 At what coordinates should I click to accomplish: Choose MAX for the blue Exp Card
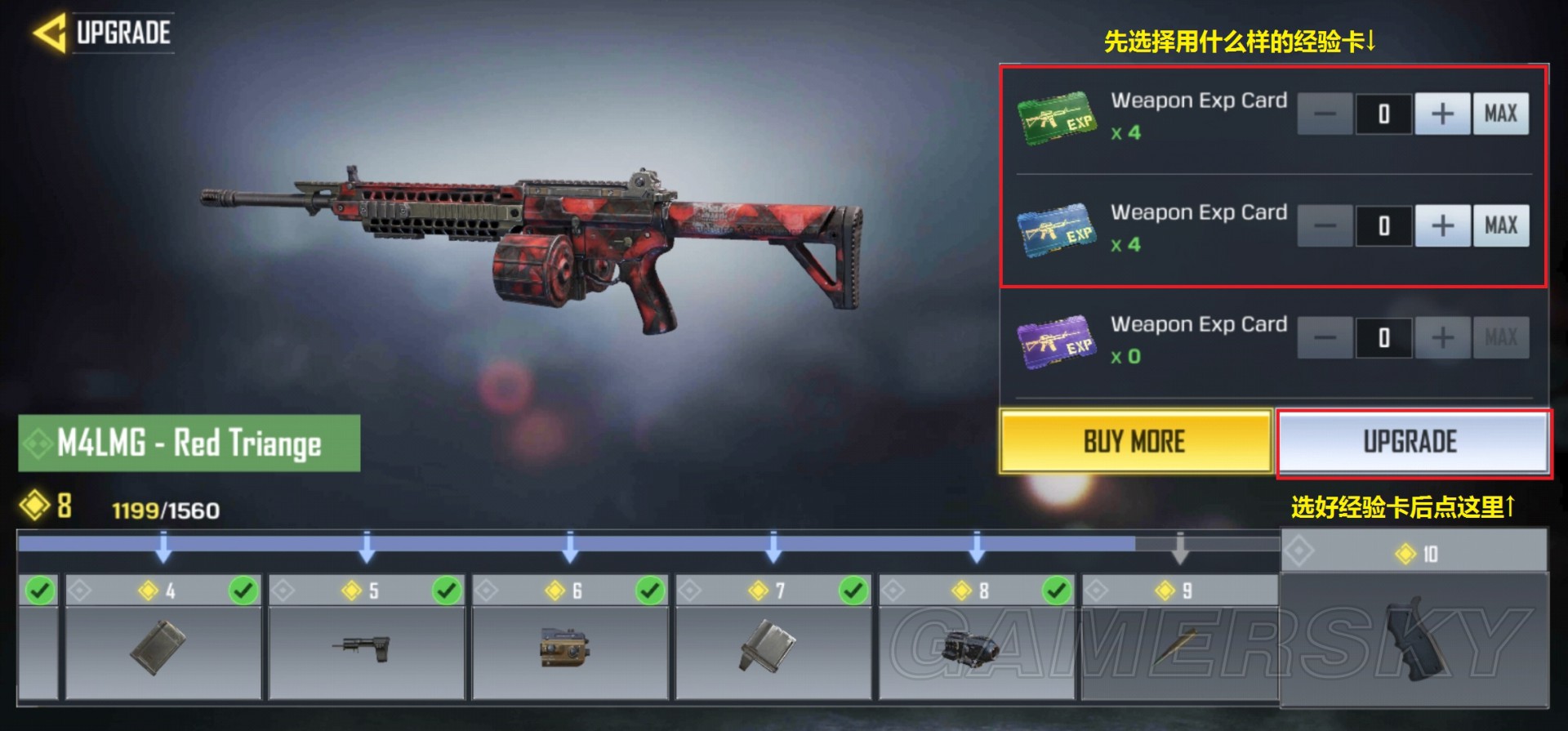(1500, 225)
